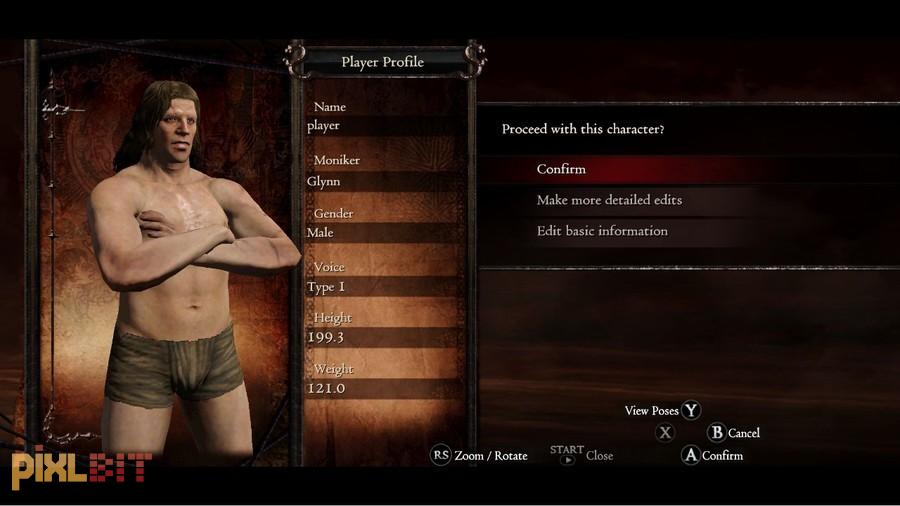900x506 pixels.
Task: Select the Name field showing player
Action: point(380,126)
